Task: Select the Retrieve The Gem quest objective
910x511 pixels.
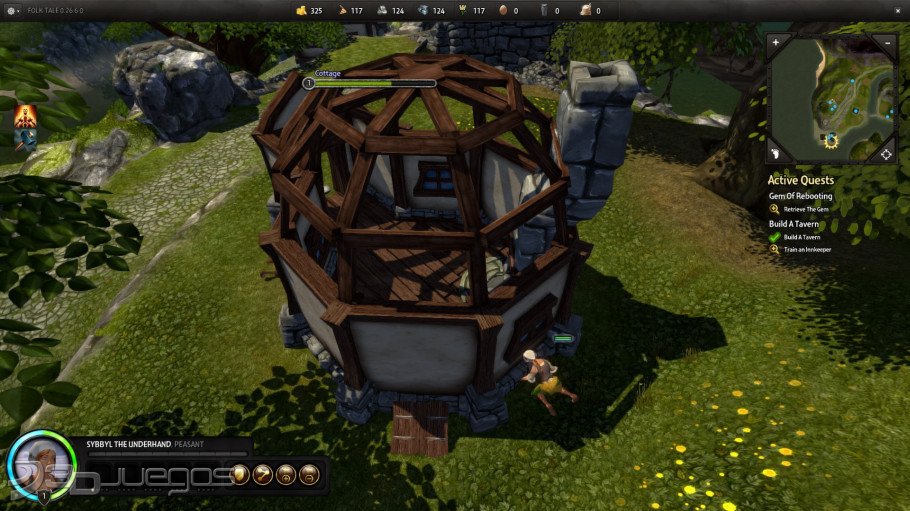Action: coord(805,209)
